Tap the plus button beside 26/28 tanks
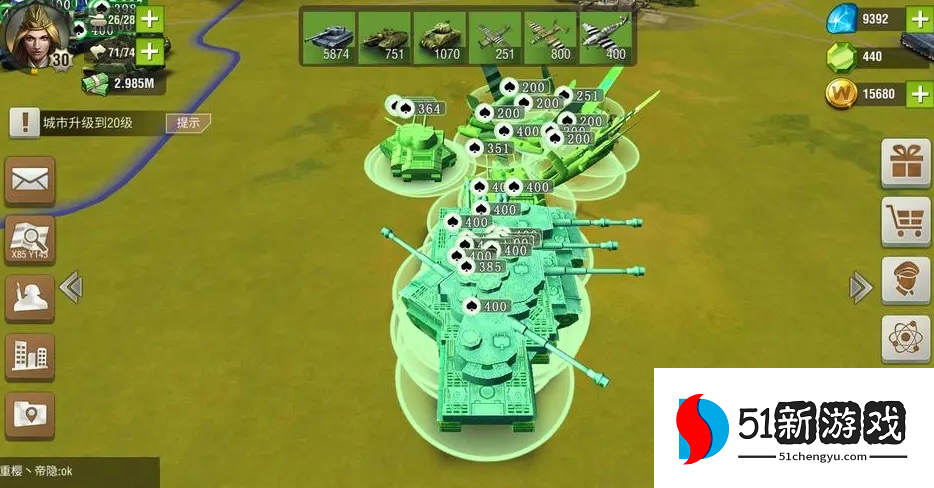The height and width of the screenshot is (488, 934). click(x=150, y=18)
